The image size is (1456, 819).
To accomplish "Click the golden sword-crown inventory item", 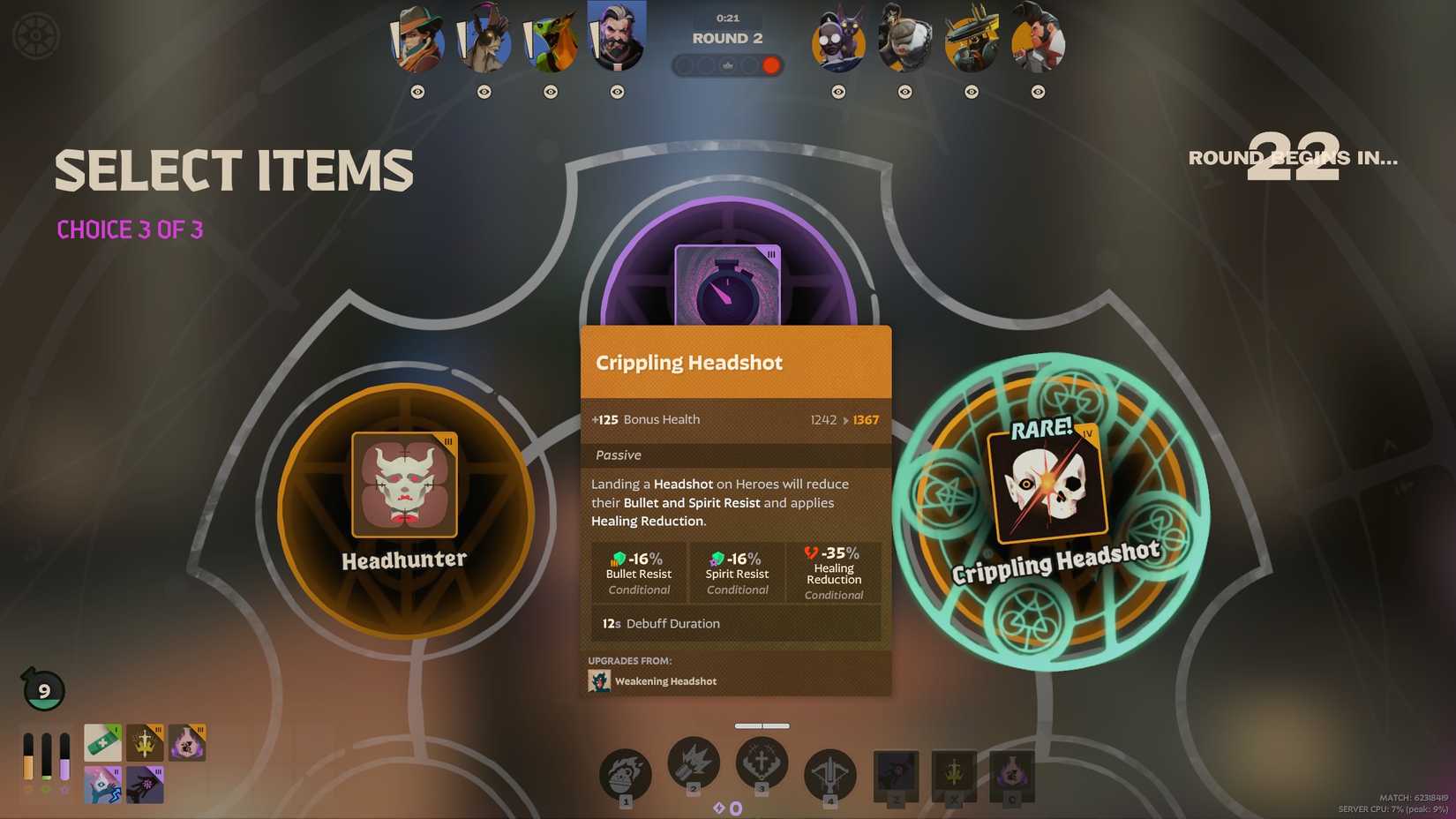I will click(x=144, y=742).
